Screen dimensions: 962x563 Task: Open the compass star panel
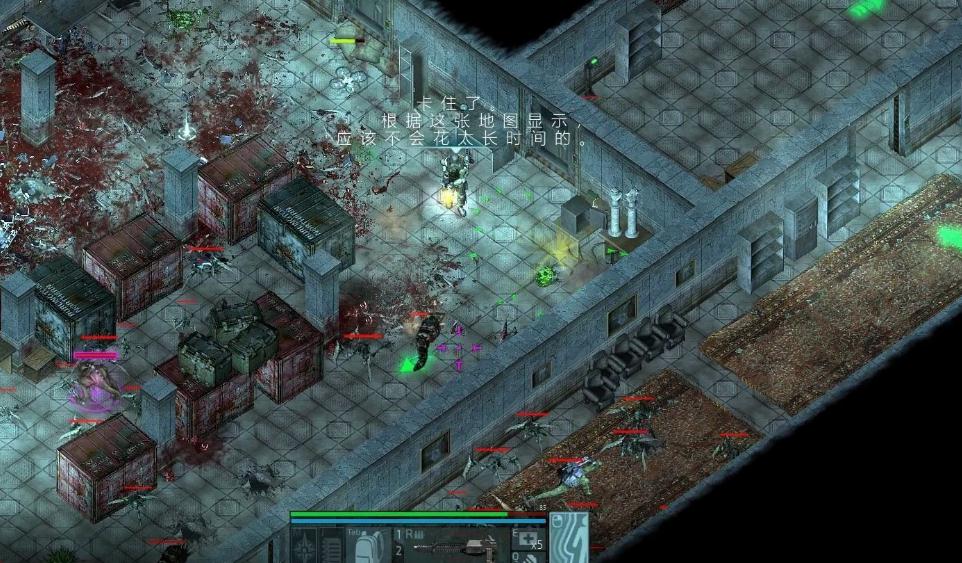click(x=304, y=546)
